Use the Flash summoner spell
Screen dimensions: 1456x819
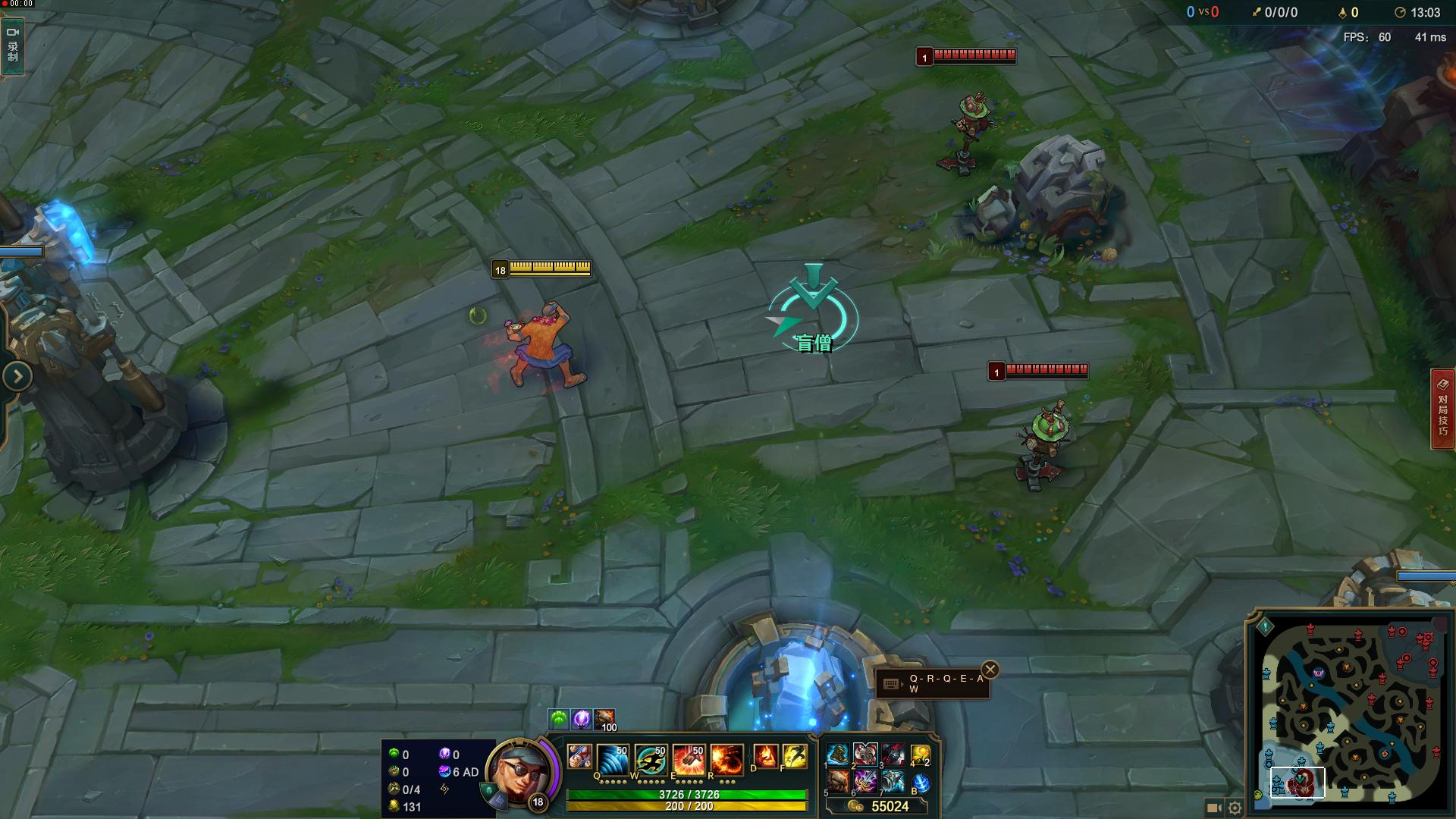(794, 757)
